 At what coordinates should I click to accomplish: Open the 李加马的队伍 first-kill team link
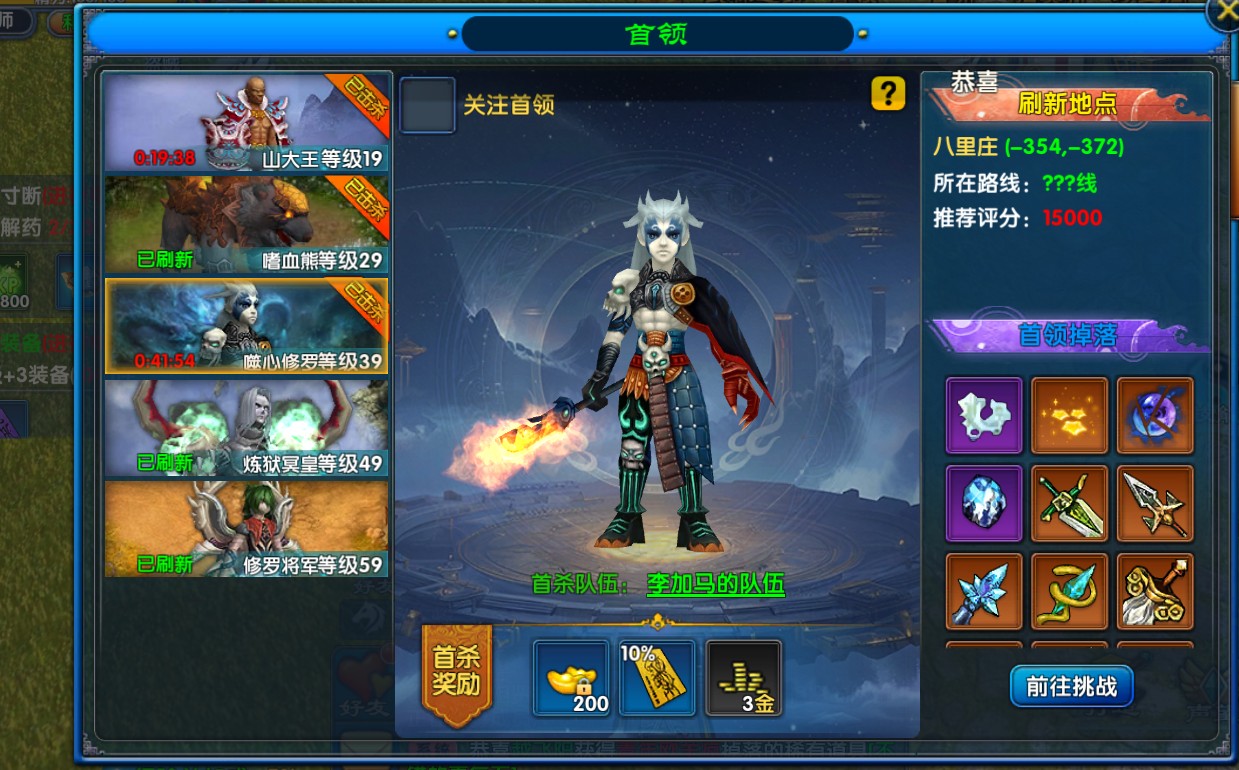[x=715, y=584]
